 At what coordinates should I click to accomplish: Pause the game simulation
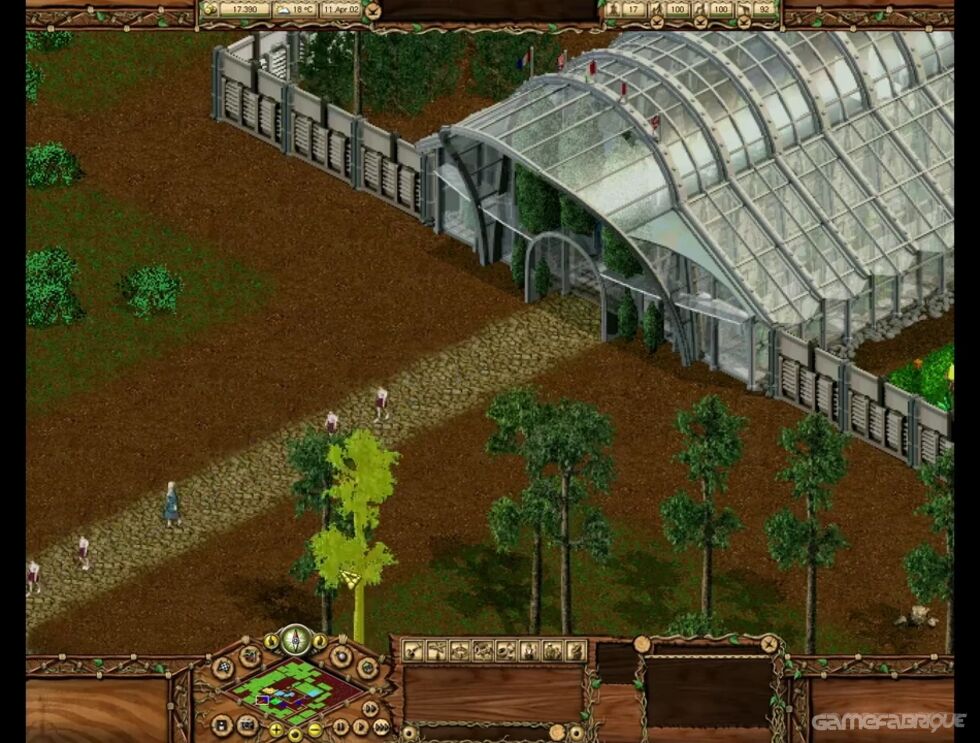tap(339, 727)
